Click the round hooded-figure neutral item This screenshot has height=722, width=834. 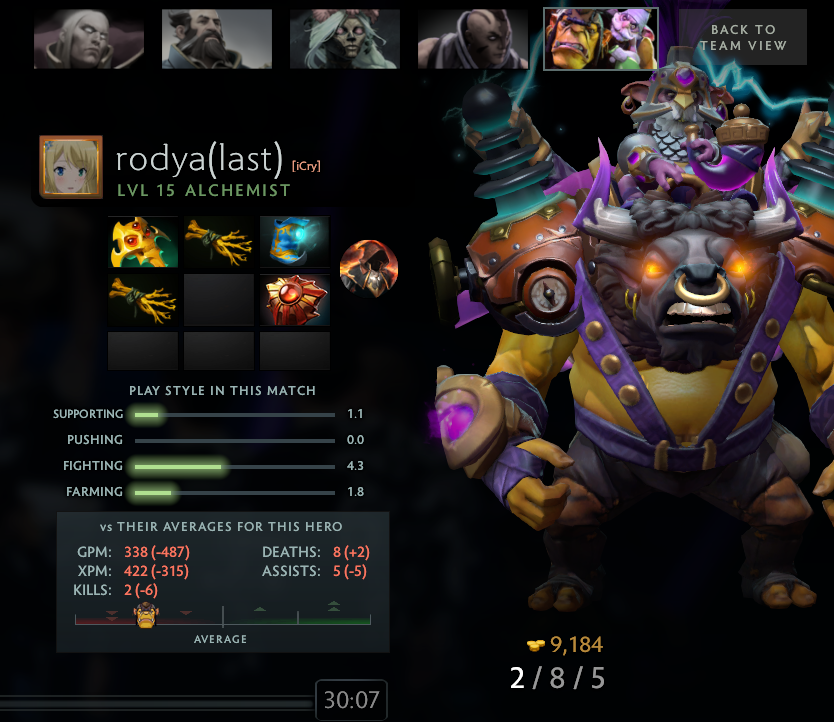tap(369, 269)
